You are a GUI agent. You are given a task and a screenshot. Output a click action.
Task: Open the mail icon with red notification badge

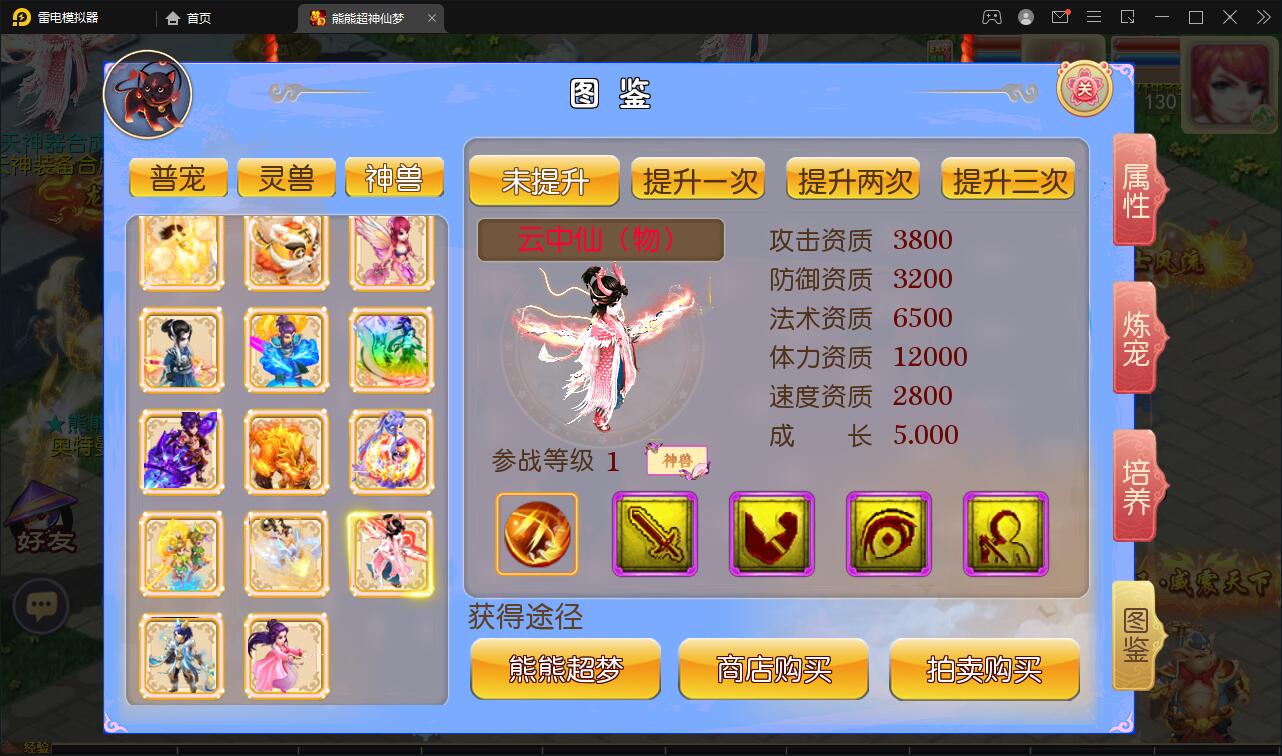[x=1060, y=17]
